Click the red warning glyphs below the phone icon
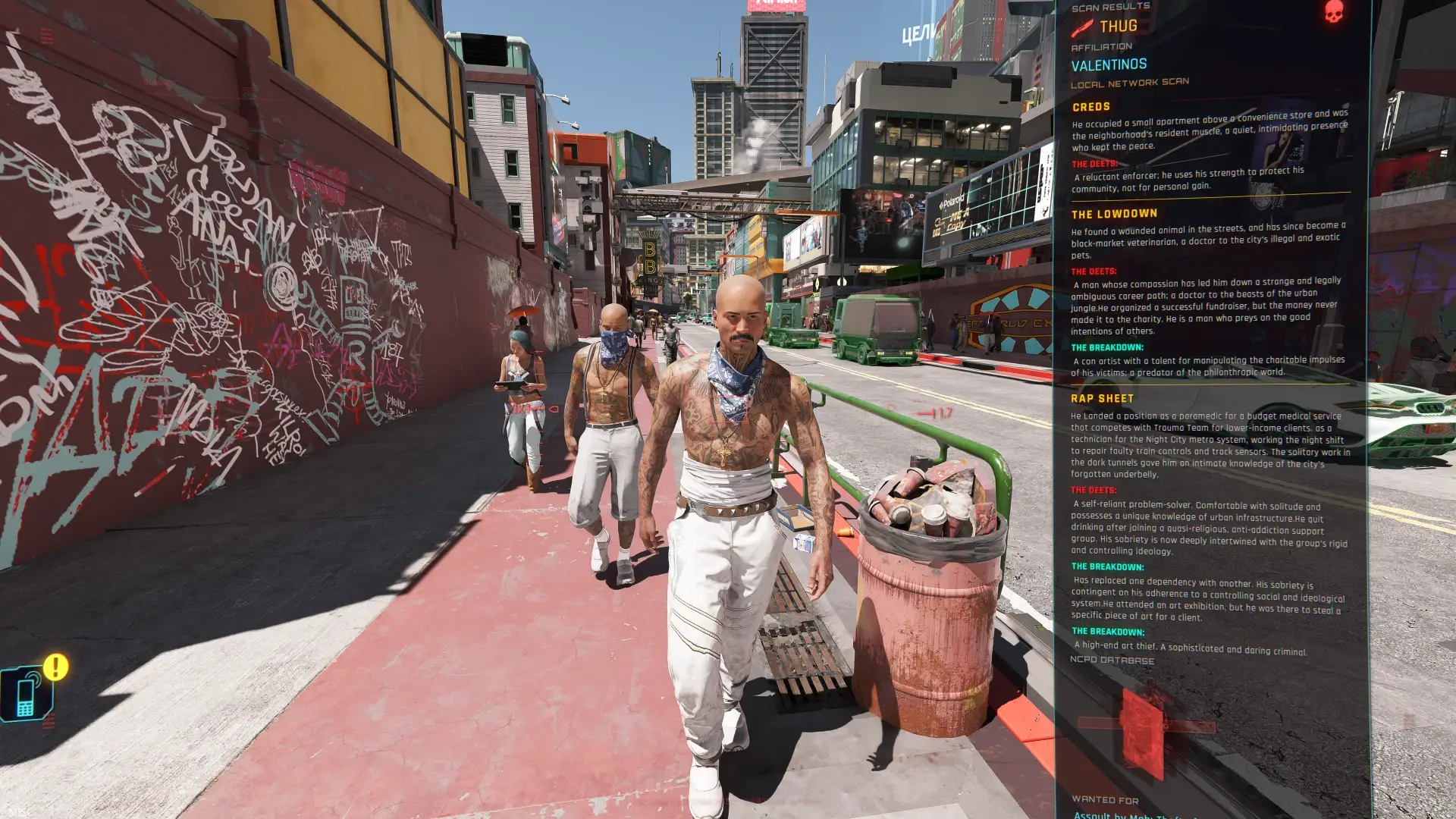Viewport: 1456px width, 819px height. pos(49,720)
